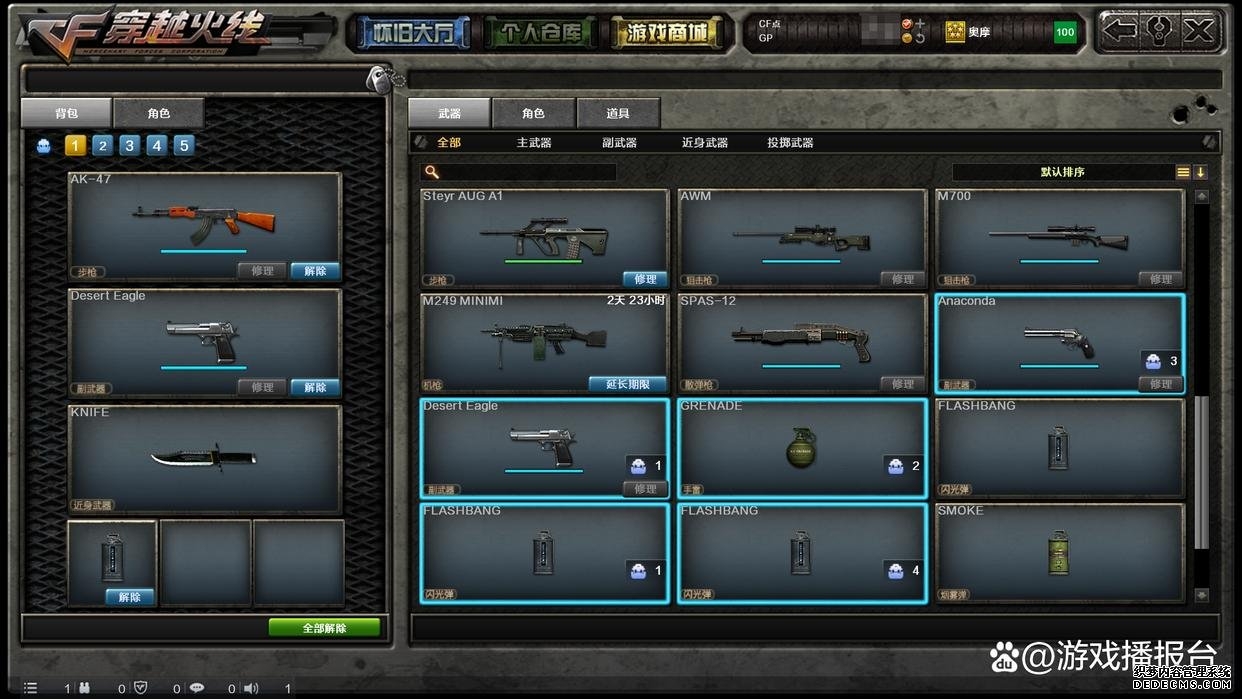Click the back arrow button

point(1120,31)
